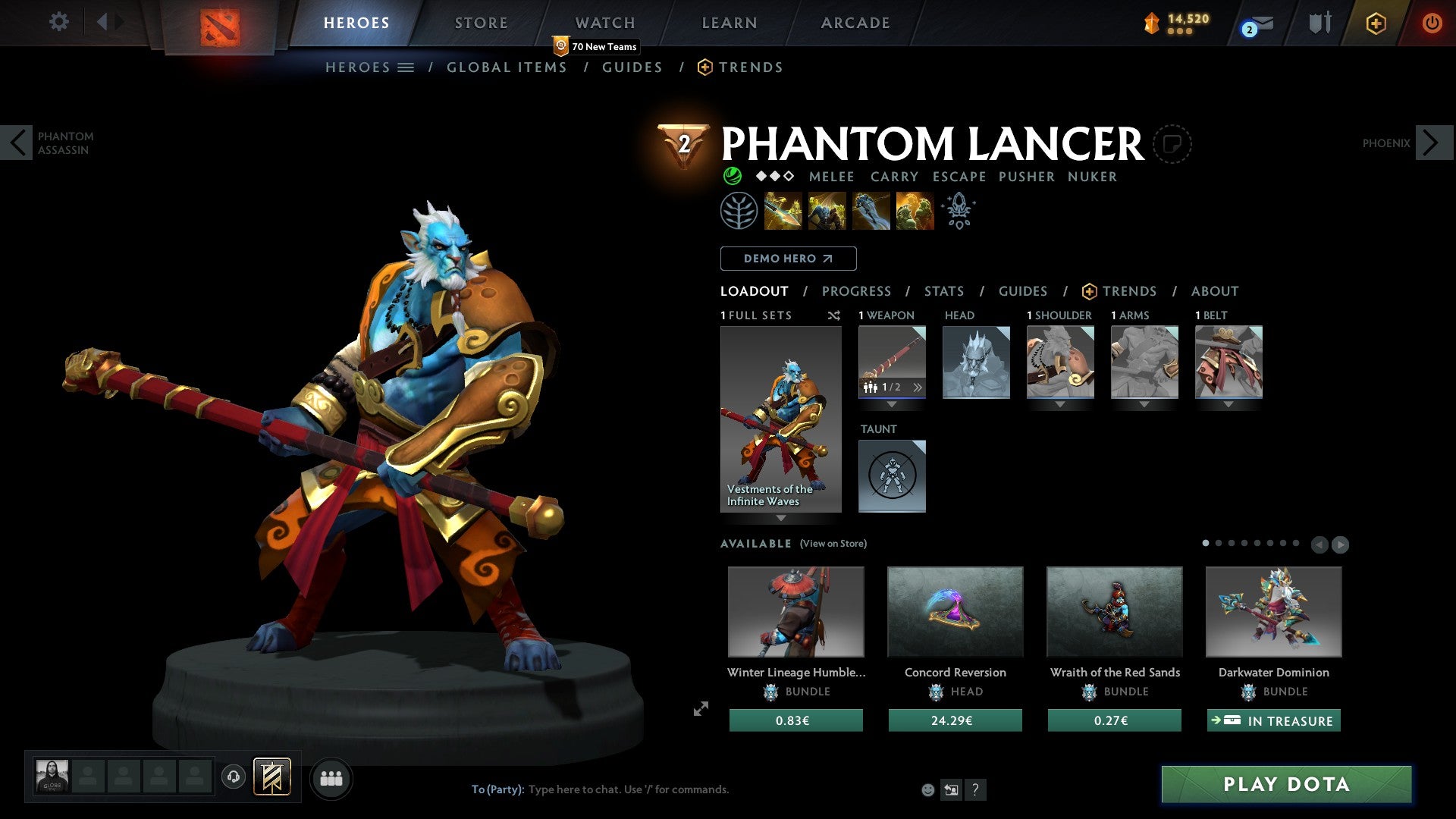Viewport: 1456px width, 819px height.
Task: Open the Dota Plus hexagon icon
Action: click(1376, 24)
